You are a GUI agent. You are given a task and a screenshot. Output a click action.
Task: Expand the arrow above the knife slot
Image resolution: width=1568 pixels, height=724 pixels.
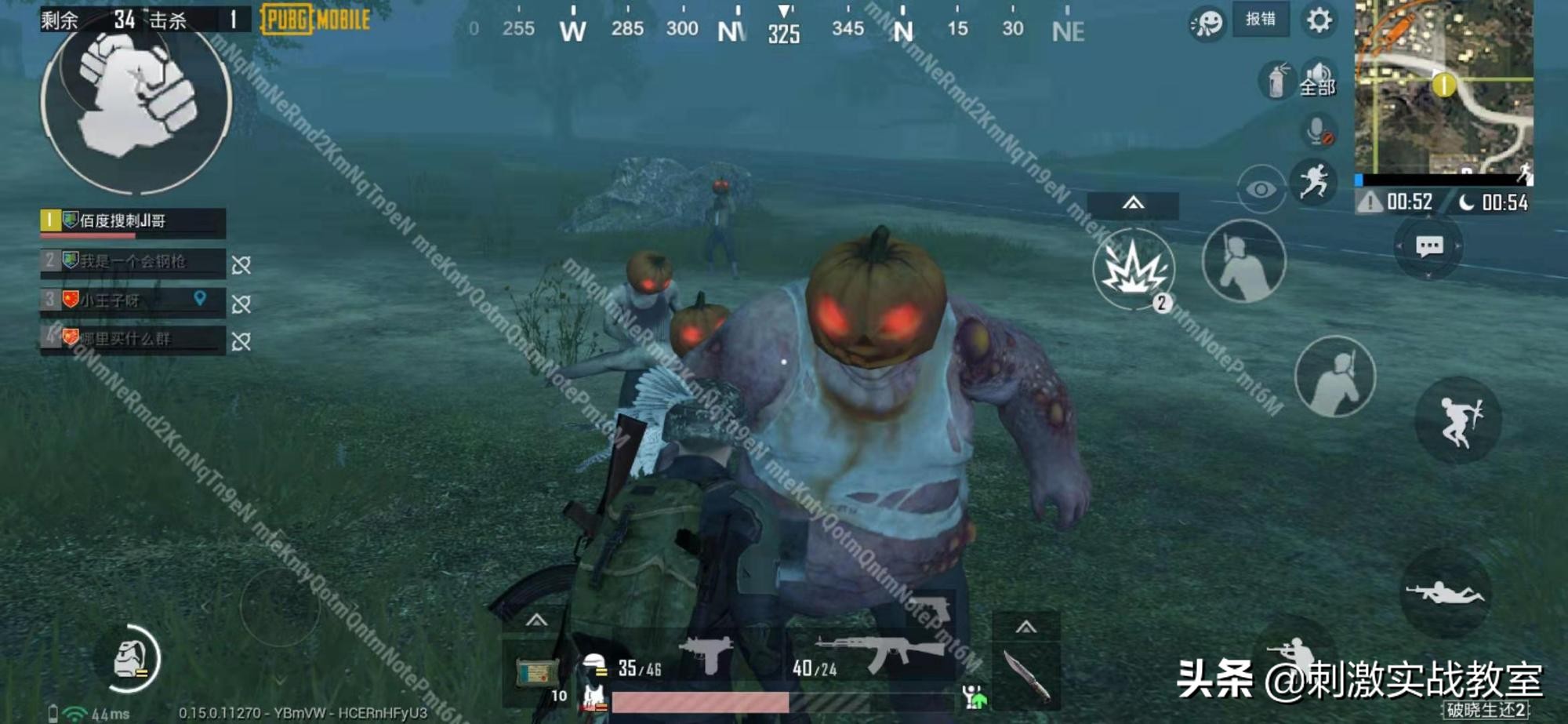tap(1025, 627)
